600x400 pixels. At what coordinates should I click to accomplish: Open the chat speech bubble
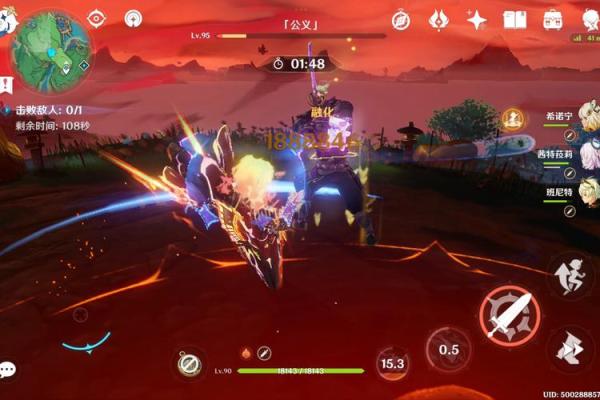tap(8, 370)
